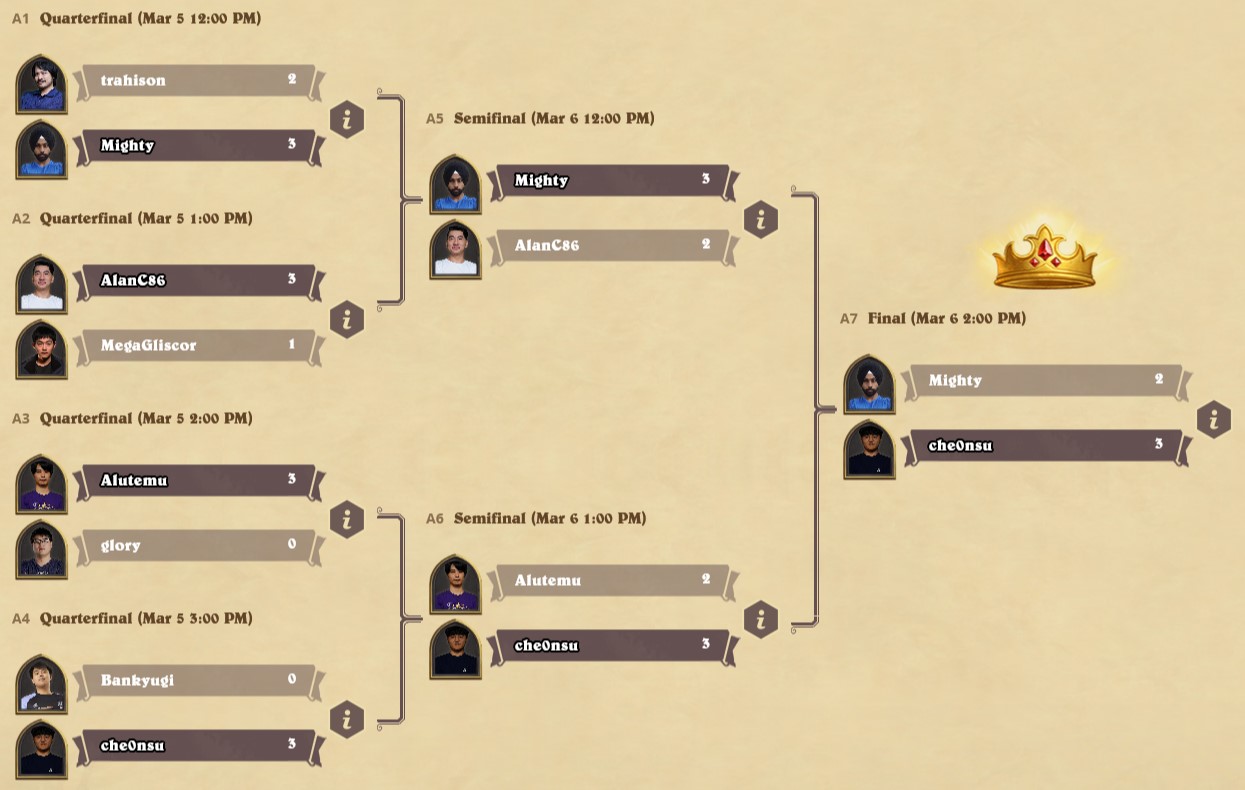Open info for the Bankyugi vs che0nsu quarterfinal
Image resolution: width=1245 pixels, height=790 pixels.
pos(347,720)
